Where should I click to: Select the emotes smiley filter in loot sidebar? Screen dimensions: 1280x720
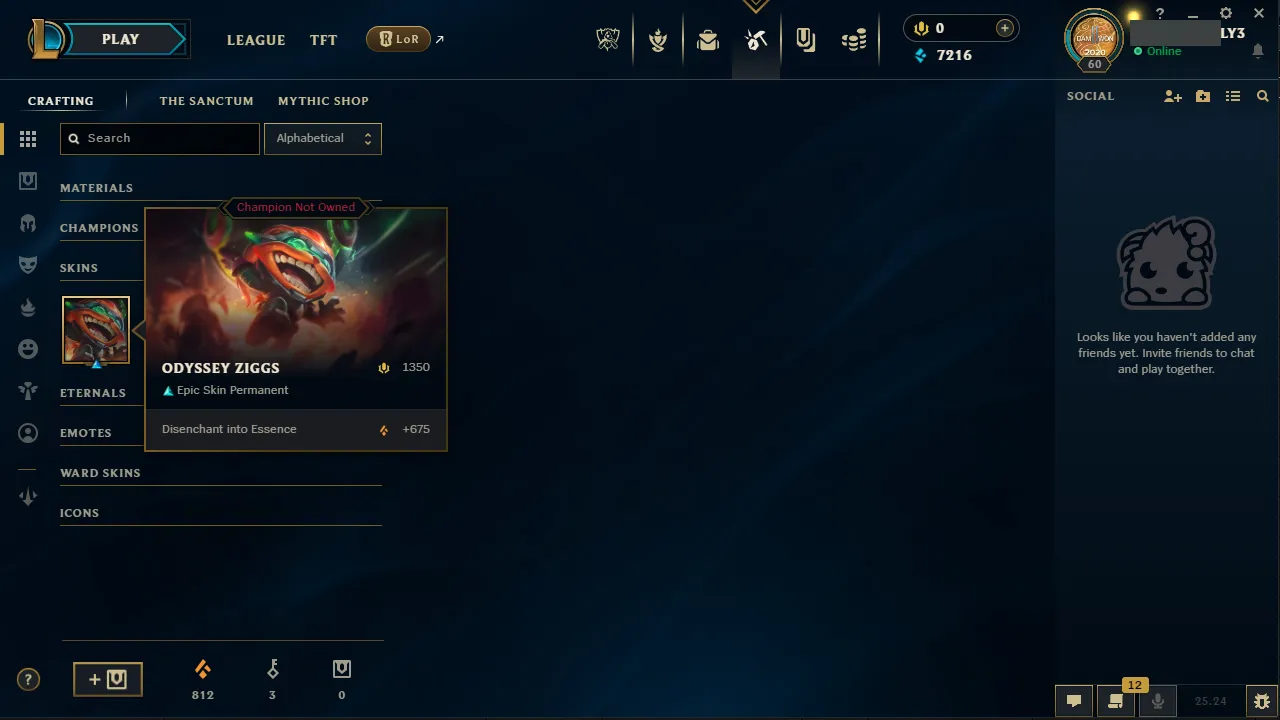(28, 348)
